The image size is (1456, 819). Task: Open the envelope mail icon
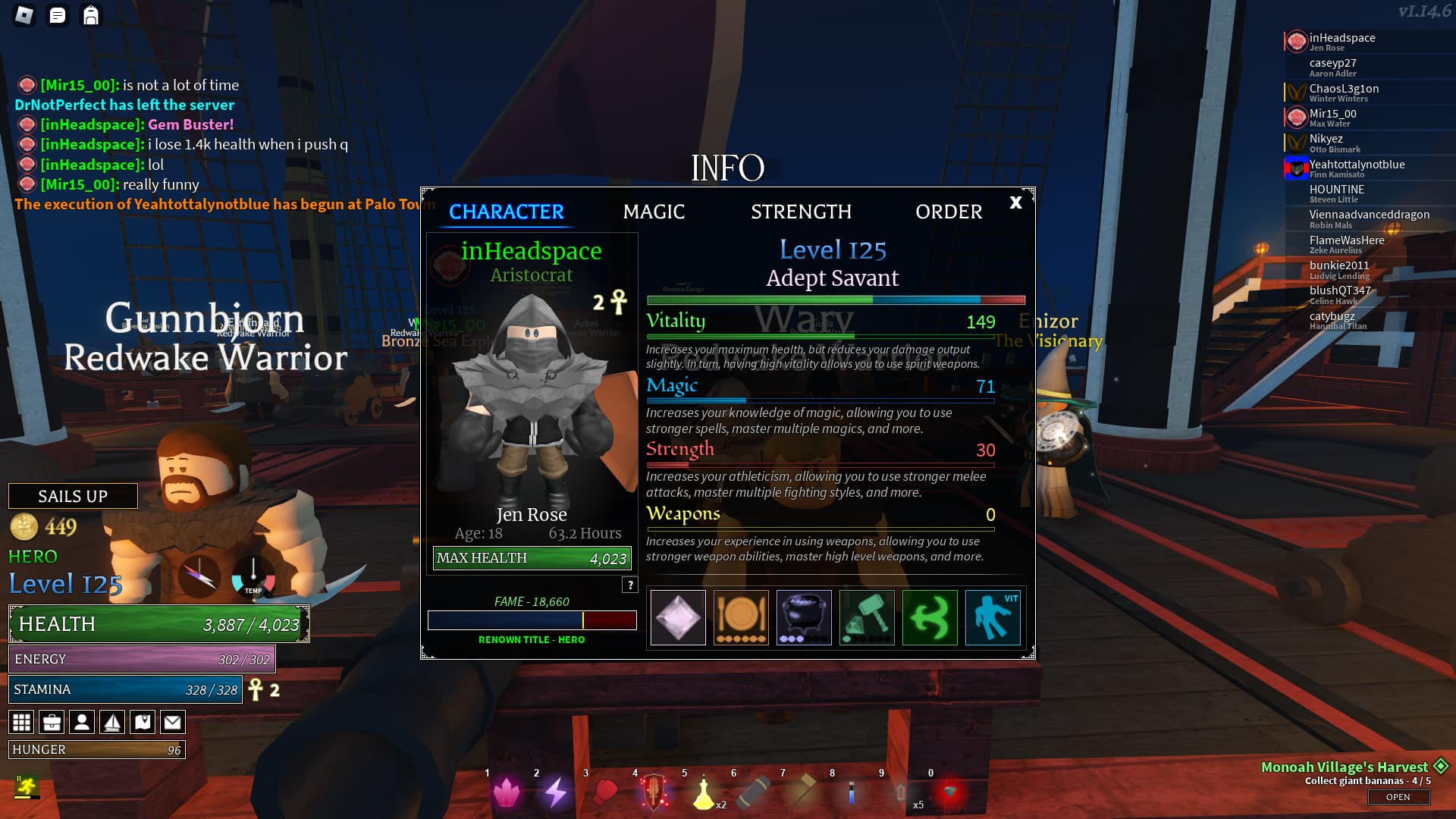tap(173, 722)
